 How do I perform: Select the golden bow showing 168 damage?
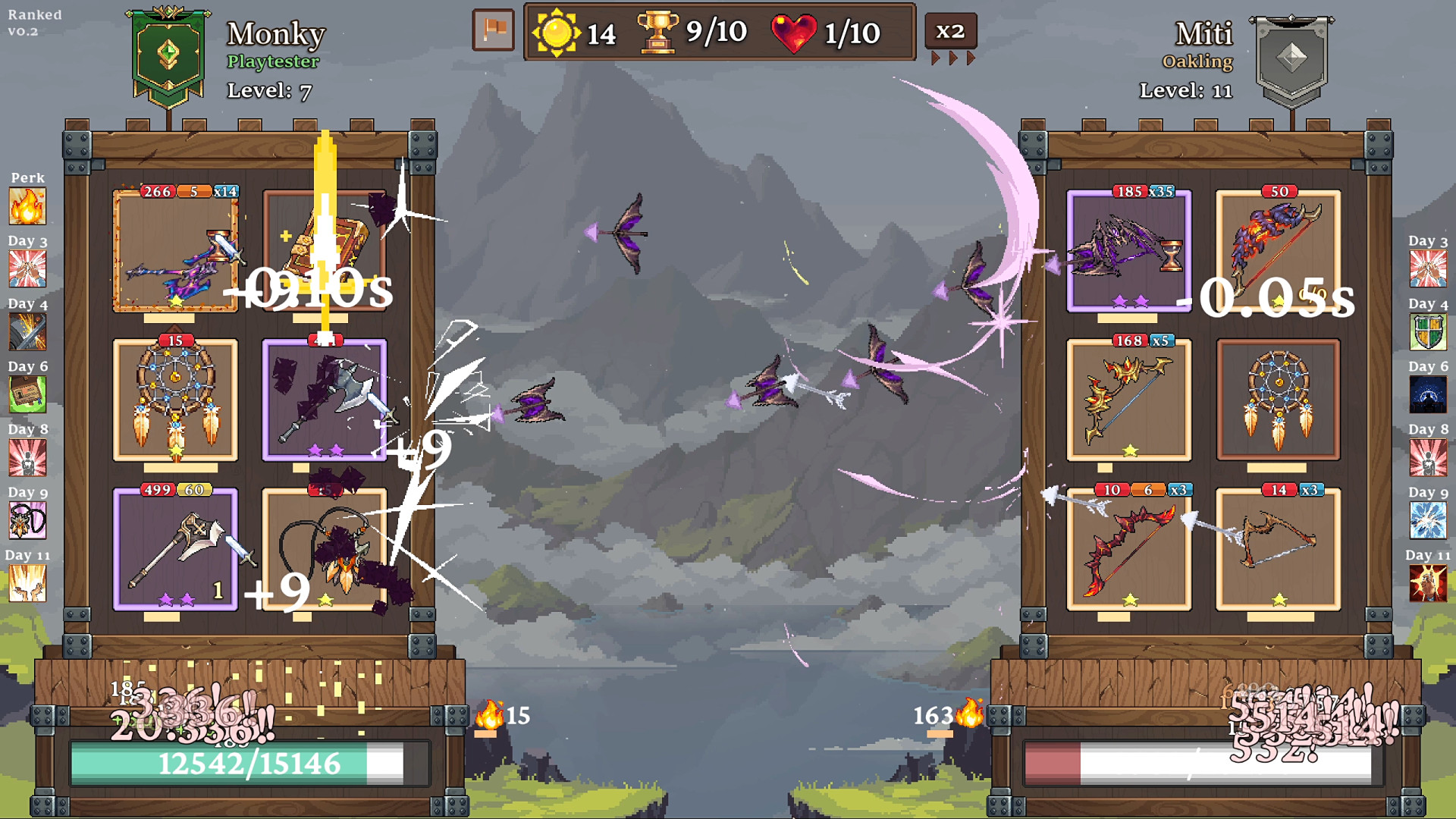1128,400
